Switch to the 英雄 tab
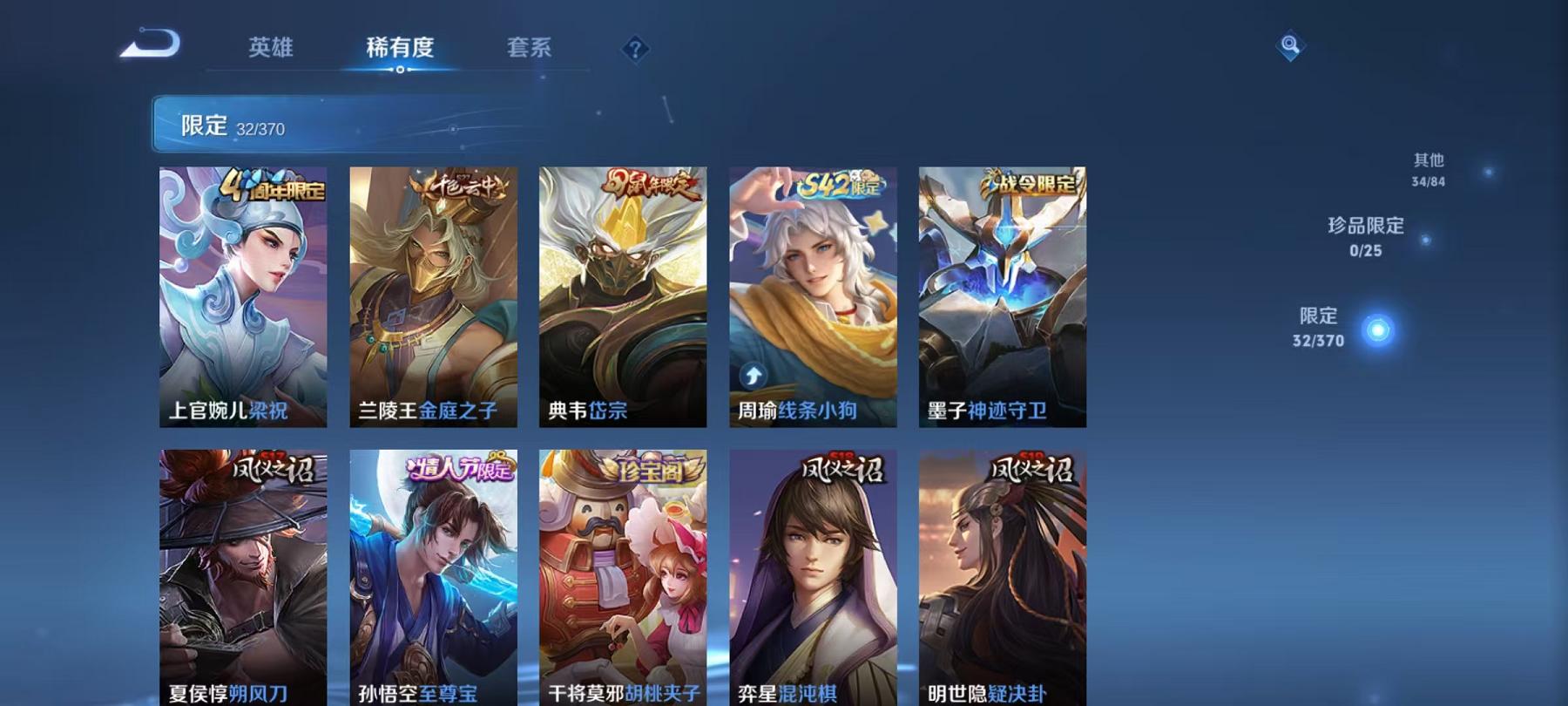The height and width of the screenshot is (706, 1568). pos(272,49)
